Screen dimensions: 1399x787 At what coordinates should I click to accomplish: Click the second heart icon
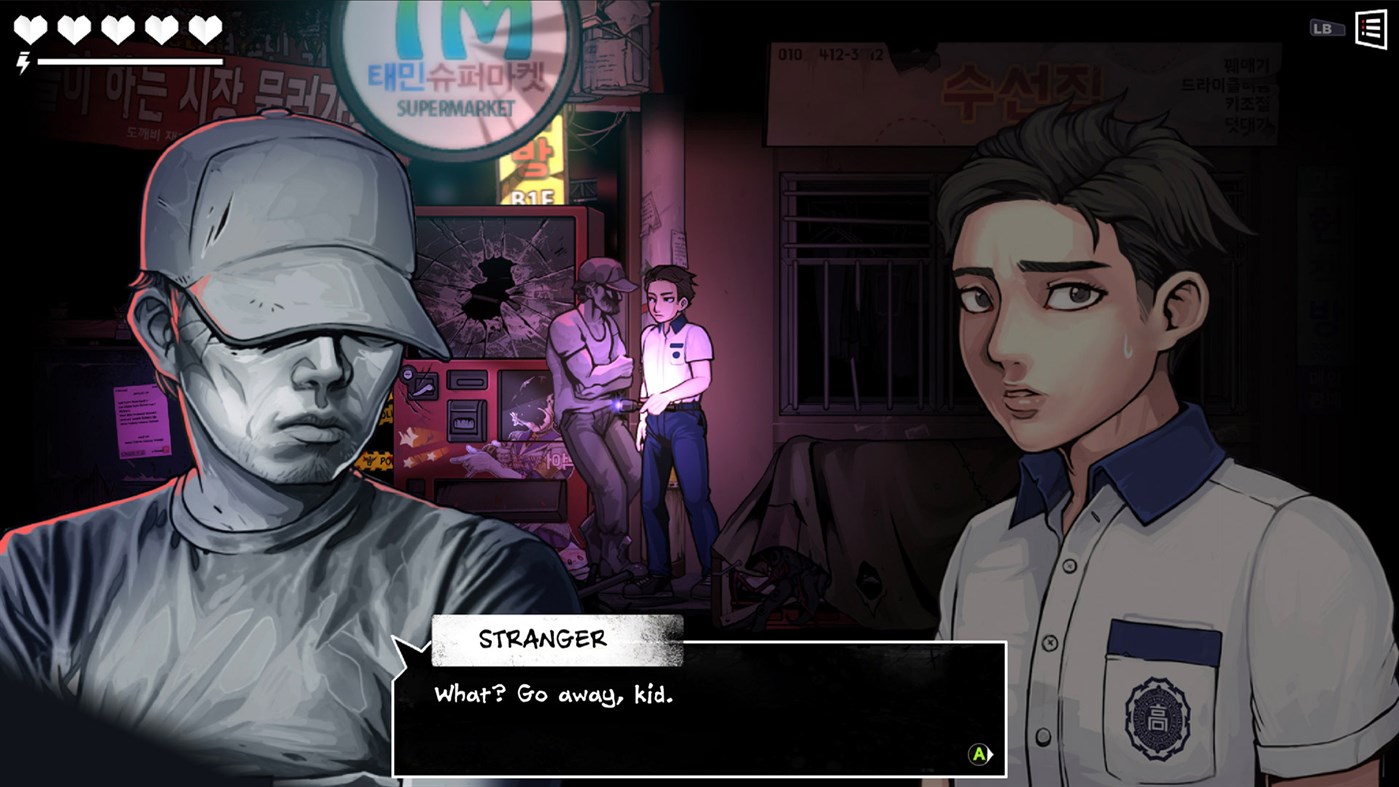(74, 27)
